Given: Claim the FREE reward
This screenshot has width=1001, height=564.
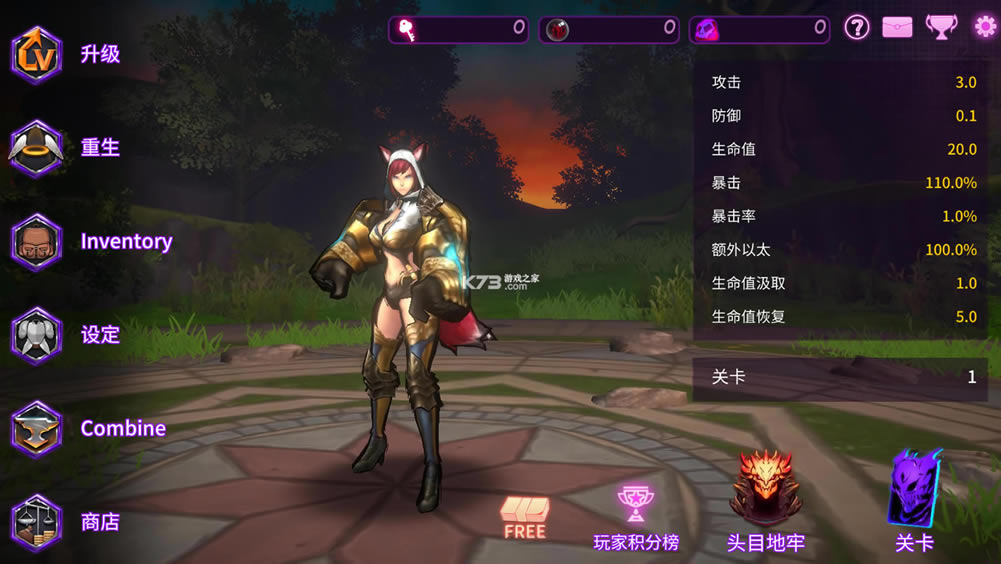Looking at the screenshot, I should click(x=525, y=517).
